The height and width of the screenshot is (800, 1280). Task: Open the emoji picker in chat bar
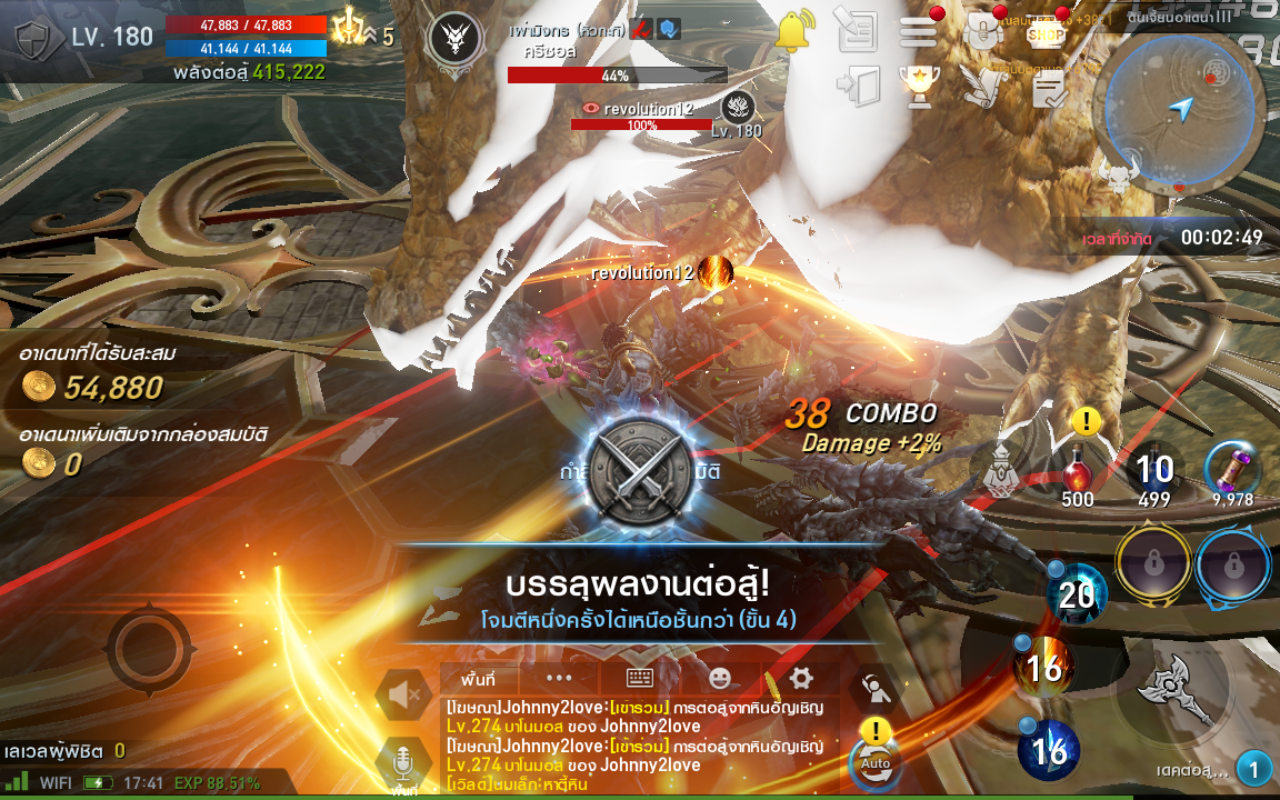pos(720,677)
